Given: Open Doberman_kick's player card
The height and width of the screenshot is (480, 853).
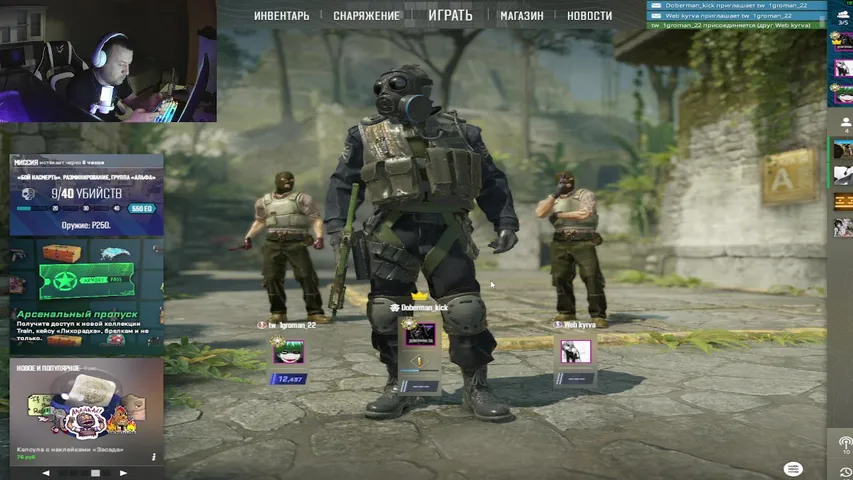Looking at the screenshot, I should [x=419, y=336].
